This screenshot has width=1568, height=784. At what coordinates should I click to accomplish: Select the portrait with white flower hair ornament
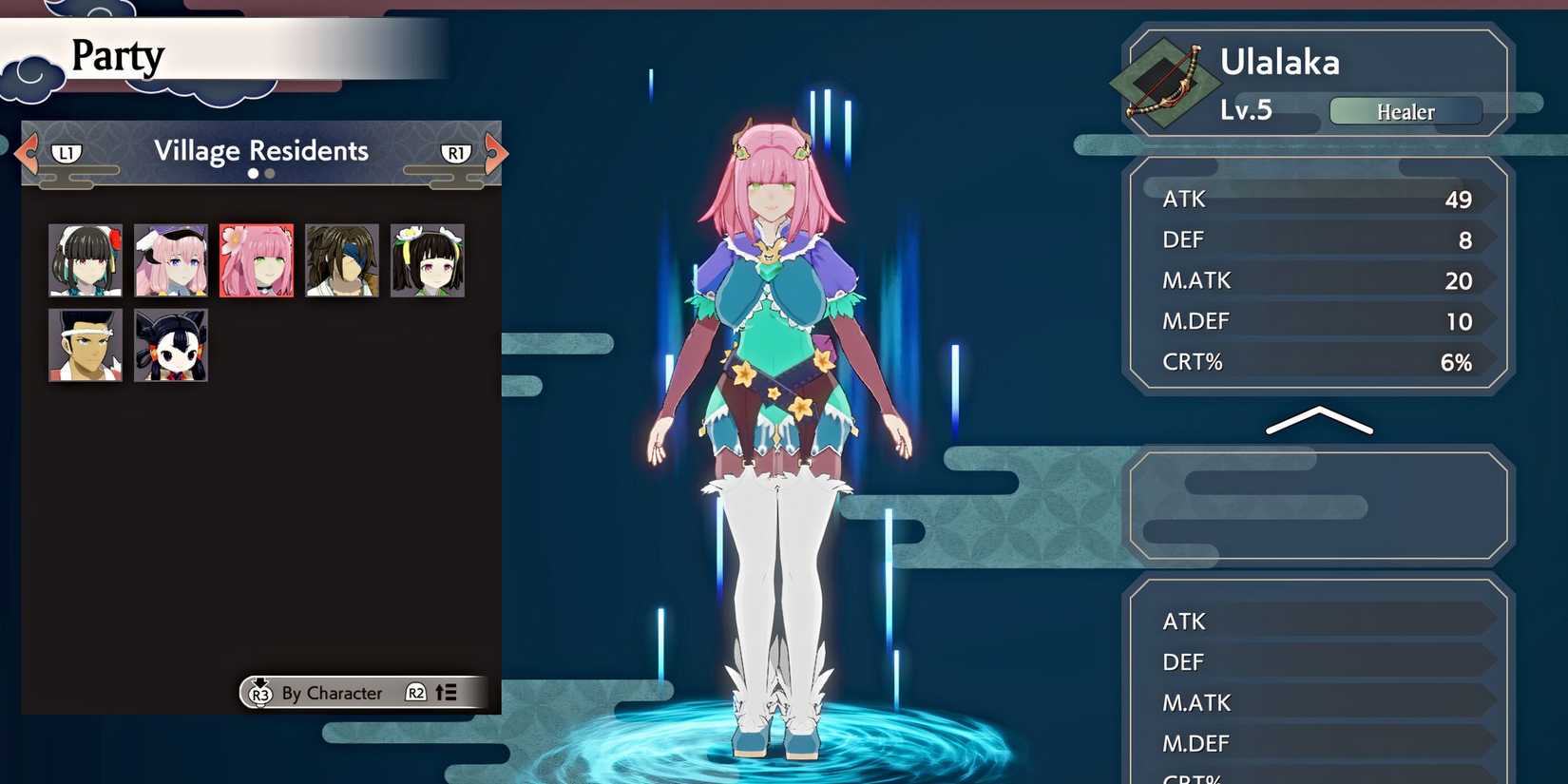[x=427, y=259]
